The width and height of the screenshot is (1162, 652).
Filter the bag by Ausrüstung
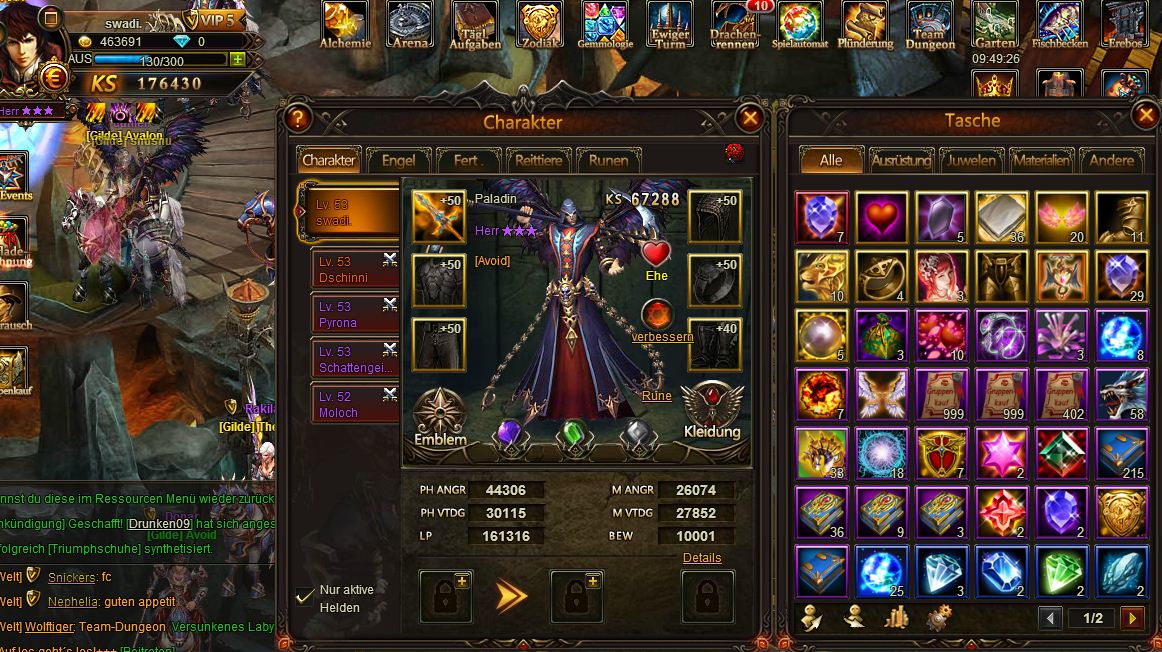point(901,160)
